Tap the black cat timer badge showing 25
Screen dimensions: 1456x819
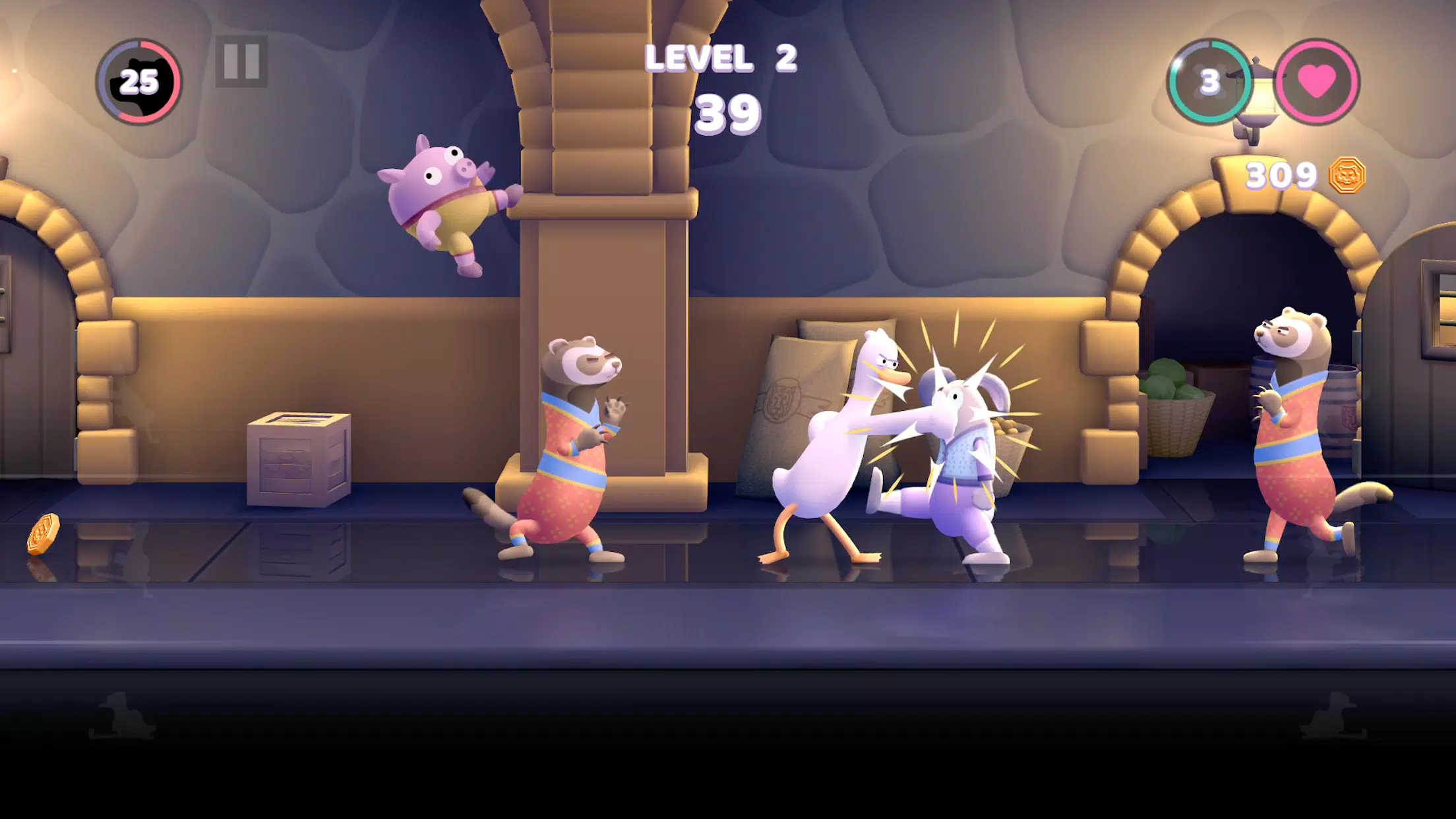pyautogui.click(x=140, y=81)
